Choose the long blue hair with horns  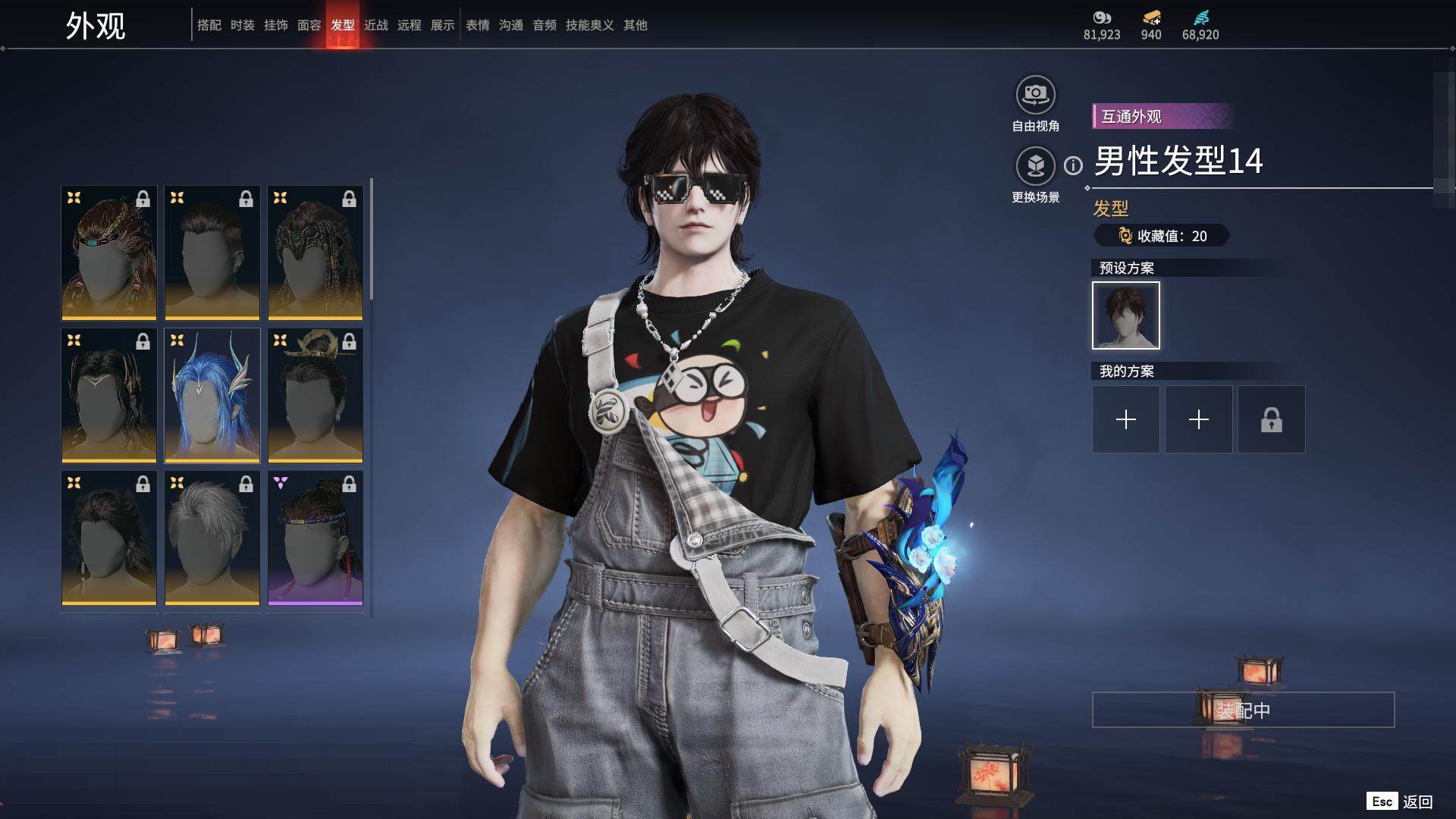212,395
